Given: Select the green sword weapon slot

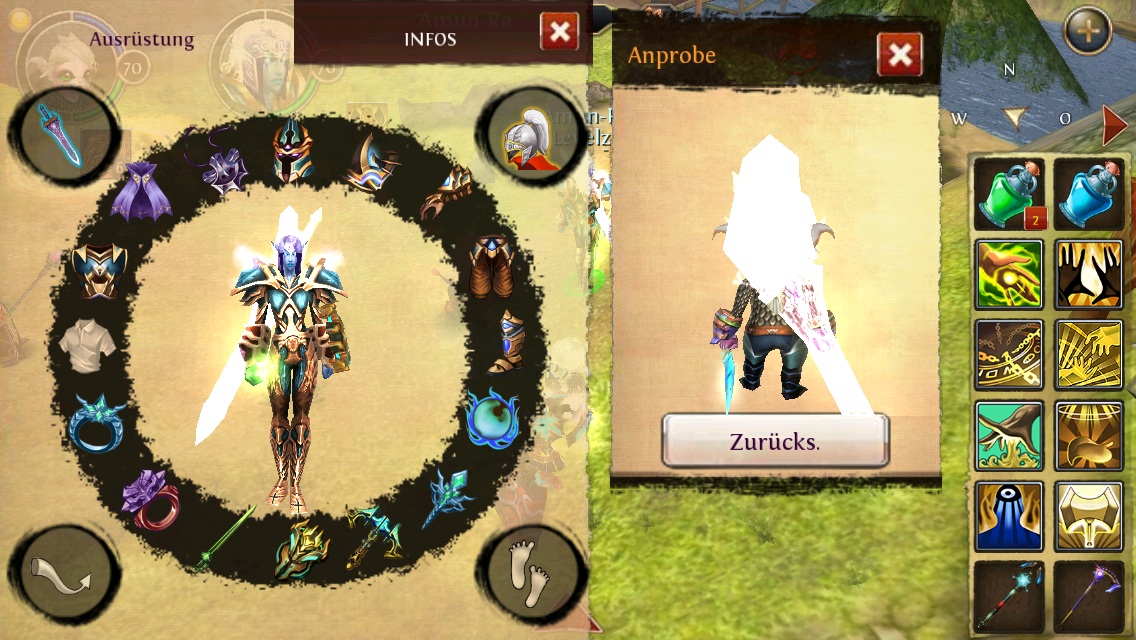Looking at the screenshot, I should pyautogui.click(x=224, y=538).
